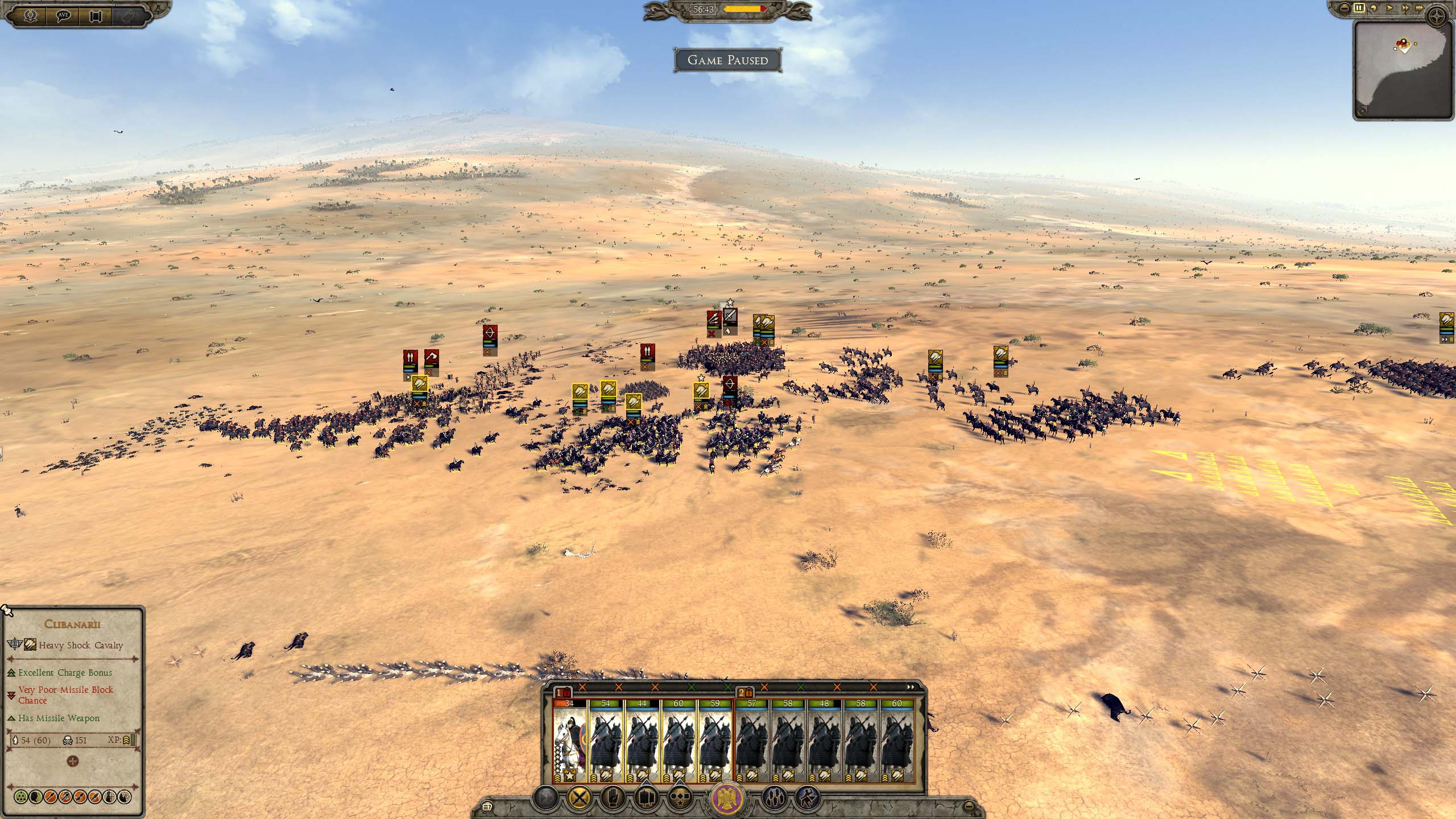This screenshot has width=1456, height=819.
Task: Open the scroll icon in top bar
Action: [x=96, y=15]
